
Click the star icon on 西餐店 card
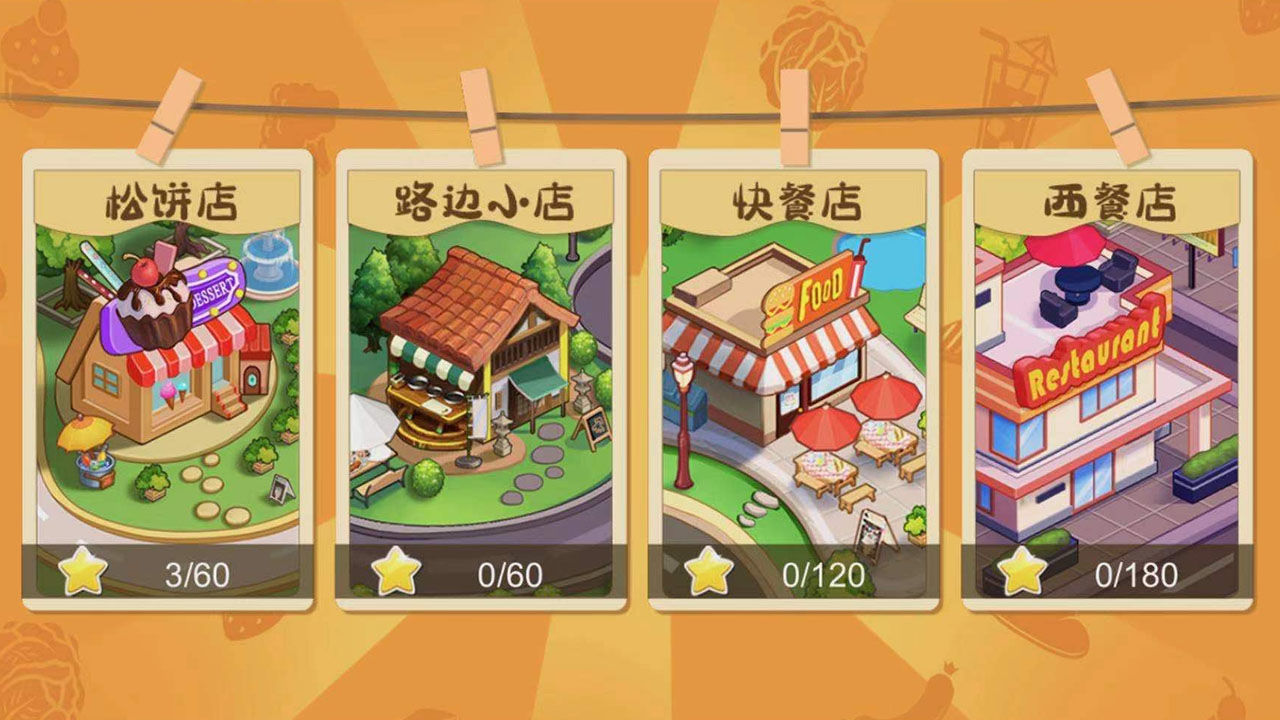[x=1023, y=572]
